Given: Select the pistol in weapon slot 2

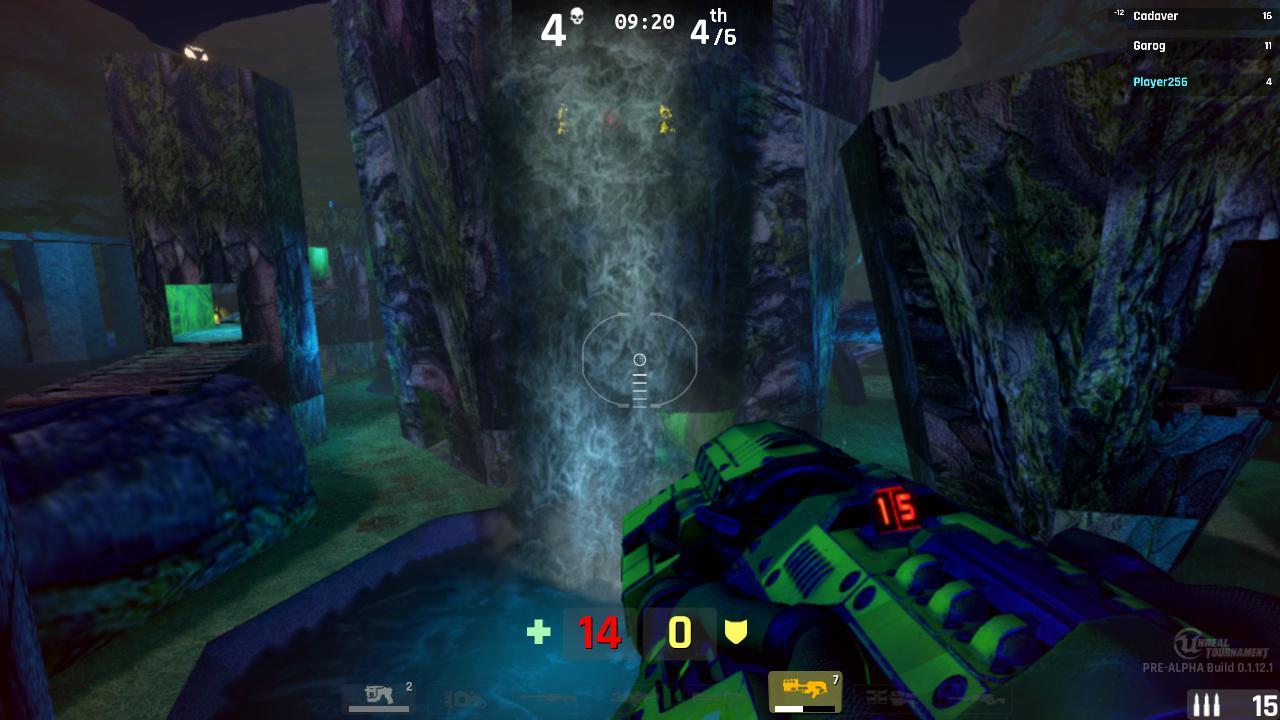Looking at the screenshot, I should pyautogui.click(x=378, y=695).
